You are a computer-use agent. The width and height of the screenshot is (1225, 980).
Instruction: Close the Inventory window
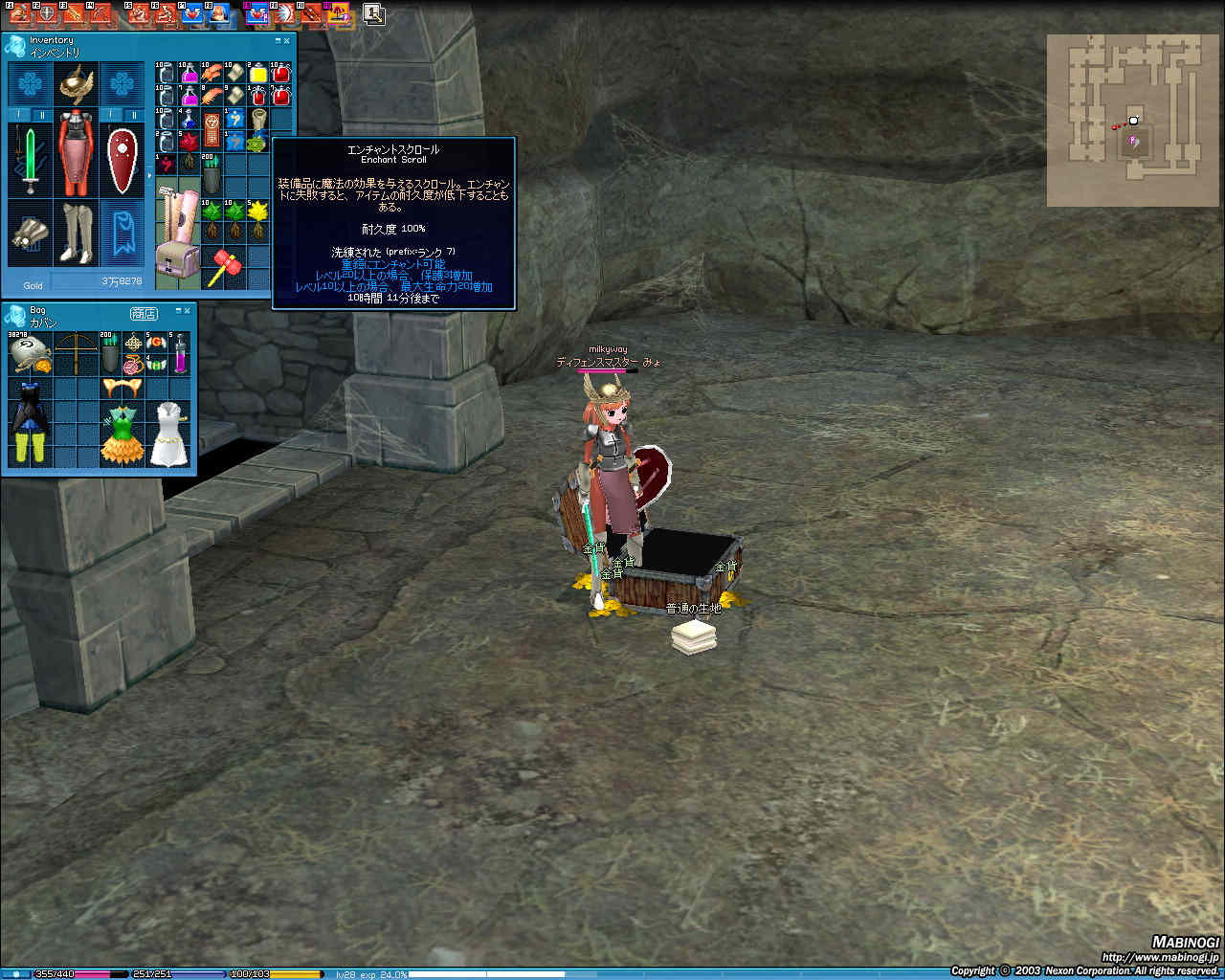(x=287, y=41)
